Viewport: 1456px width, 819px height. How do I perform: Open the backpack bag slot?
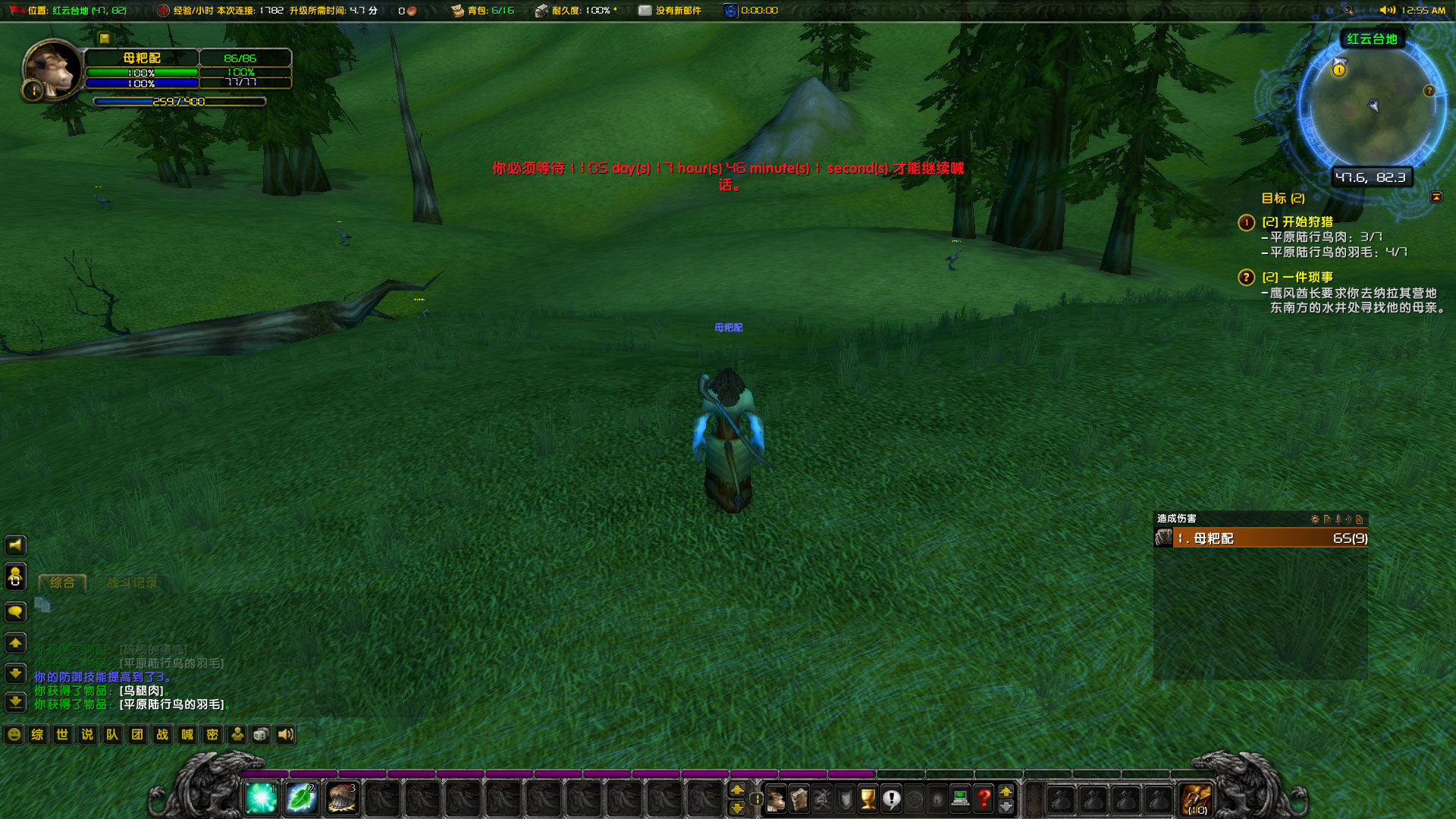tap(1196, 799)
